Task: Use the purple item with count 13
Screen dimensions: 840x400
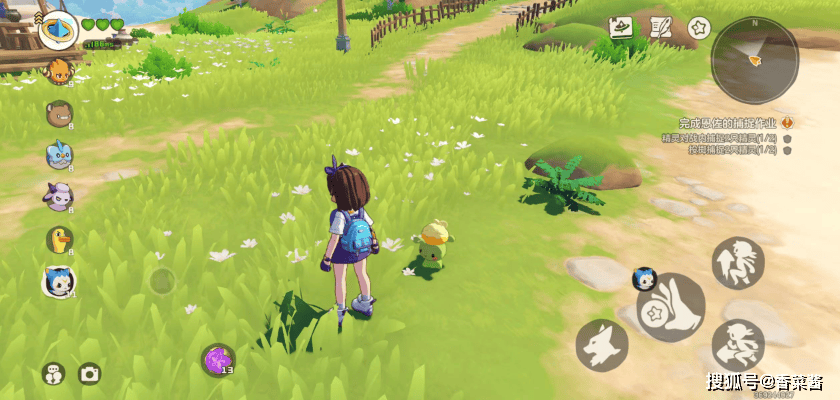Action: point(218,359)
